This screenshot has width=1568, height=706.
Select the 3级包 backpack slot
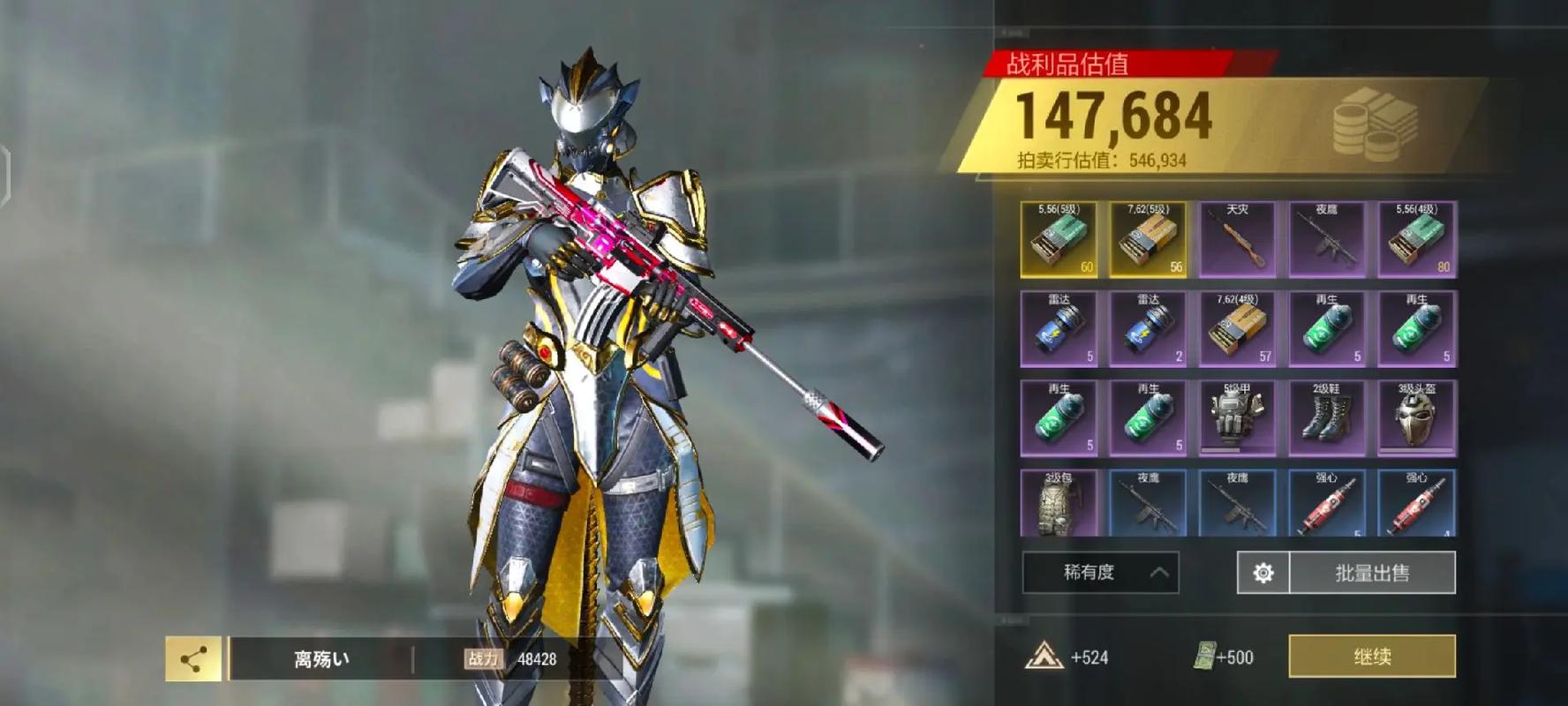tap(1059, 504)
